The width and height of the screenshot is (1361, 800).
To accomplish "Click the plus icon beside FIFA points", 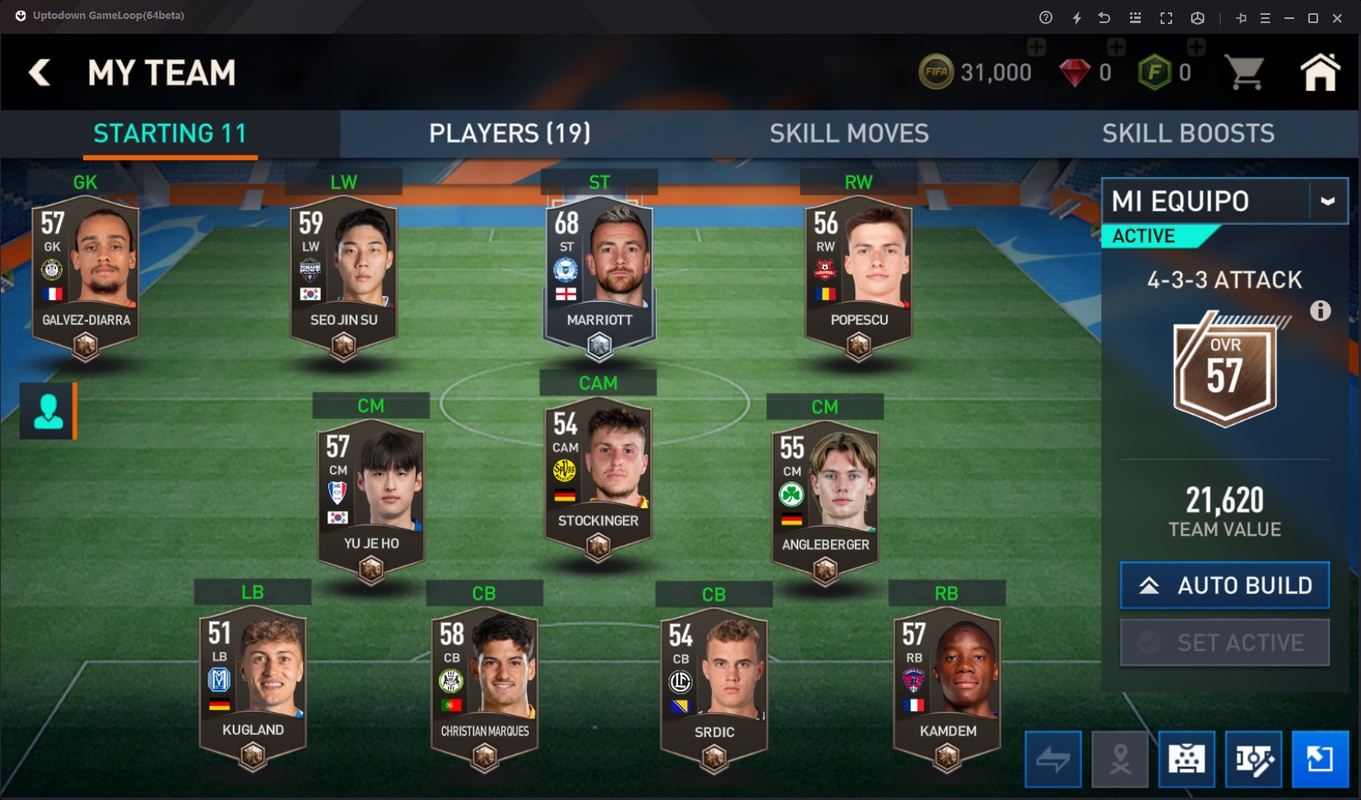I will tap(1196, 46).
